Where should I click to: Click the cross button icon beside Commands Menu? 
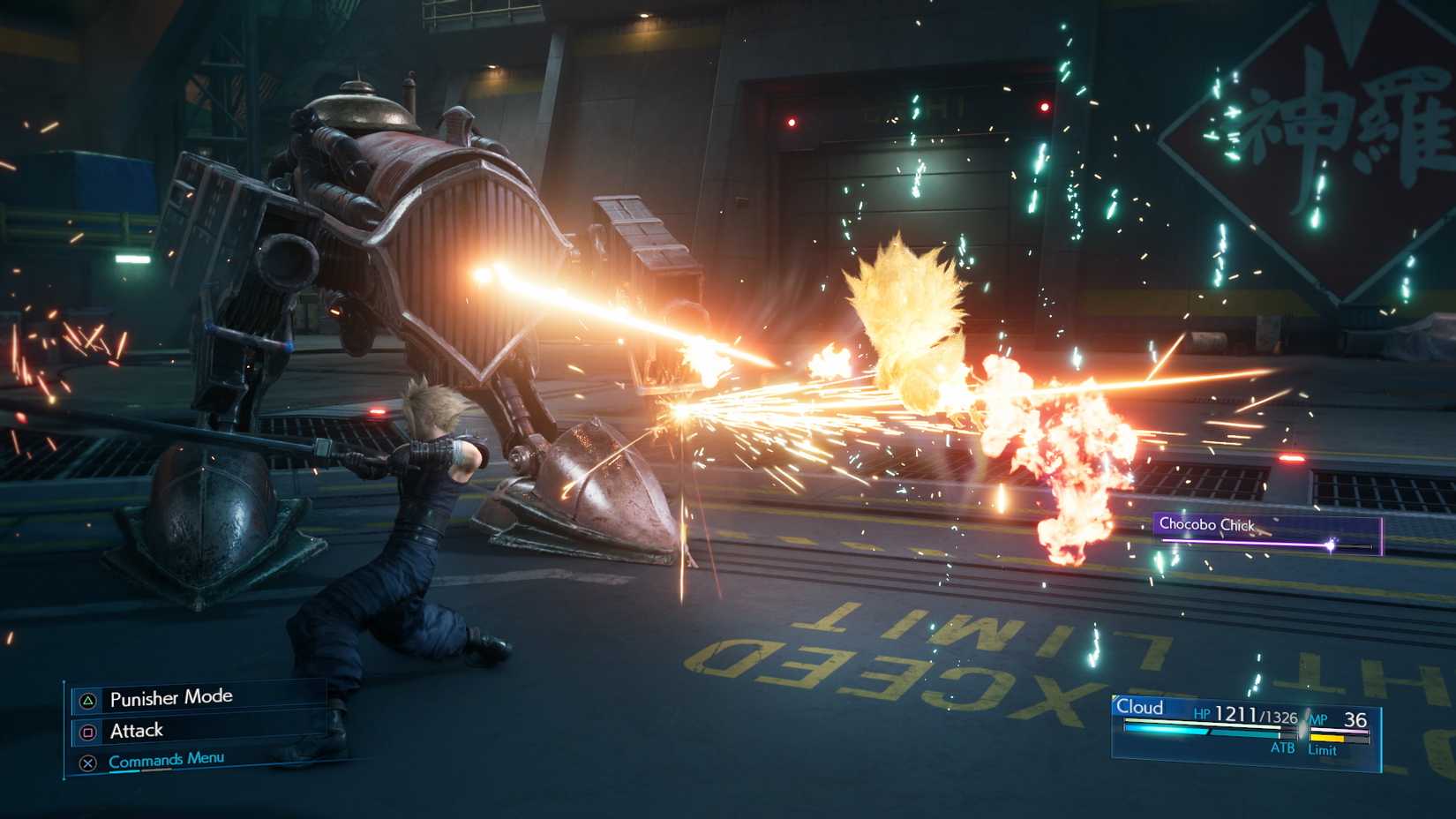[89, 762]
